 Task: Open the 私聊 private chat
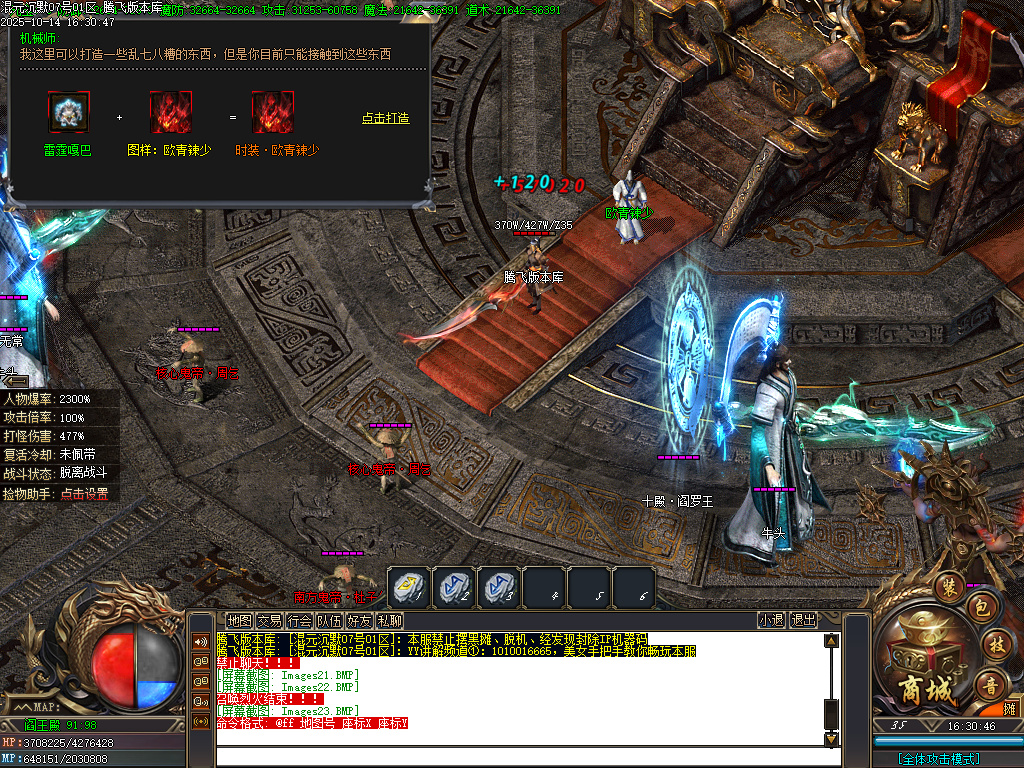click(389, 621)
